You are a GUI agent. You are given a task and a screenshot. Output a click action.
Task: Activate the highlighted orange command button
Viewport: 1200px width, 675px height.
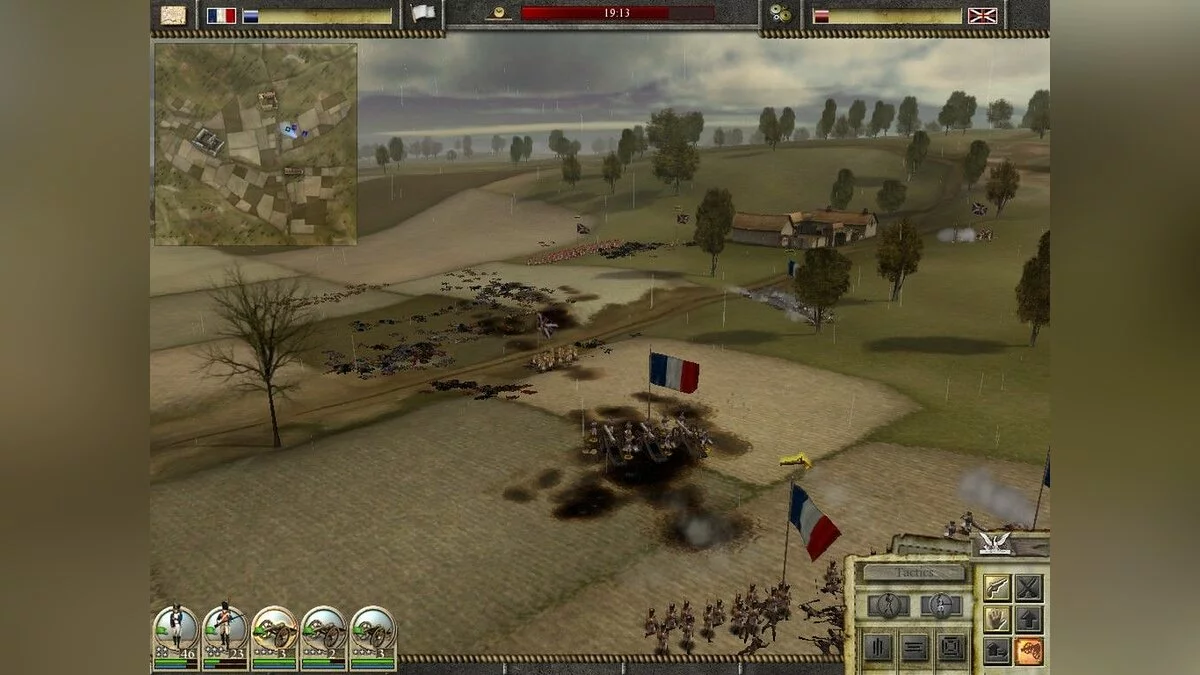pos(1029,651)
